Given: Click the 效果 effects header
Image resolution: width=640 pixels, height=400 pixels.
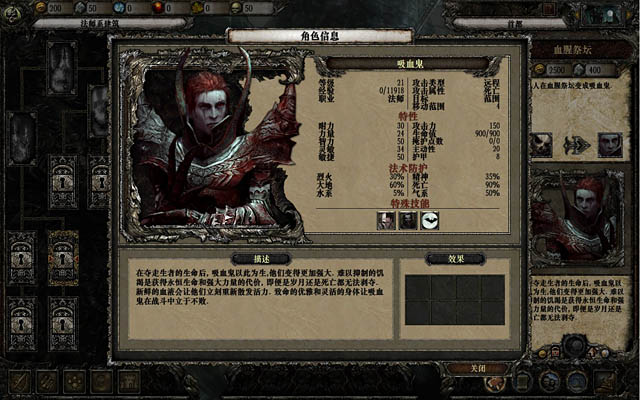Looking at the screenshot, I should [x=456, y=259].
